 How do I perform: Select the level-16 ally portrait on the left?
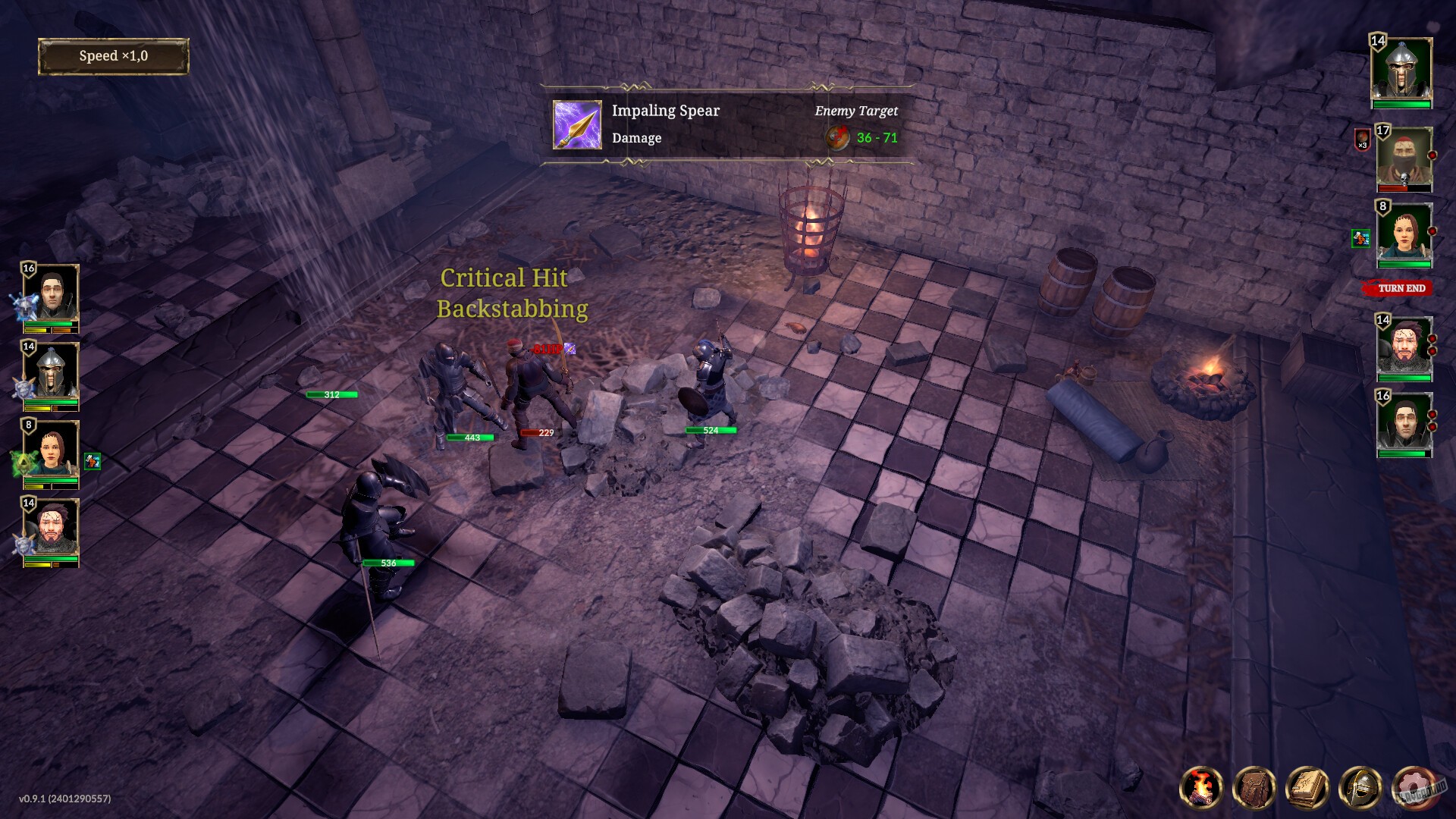point(52,291)
